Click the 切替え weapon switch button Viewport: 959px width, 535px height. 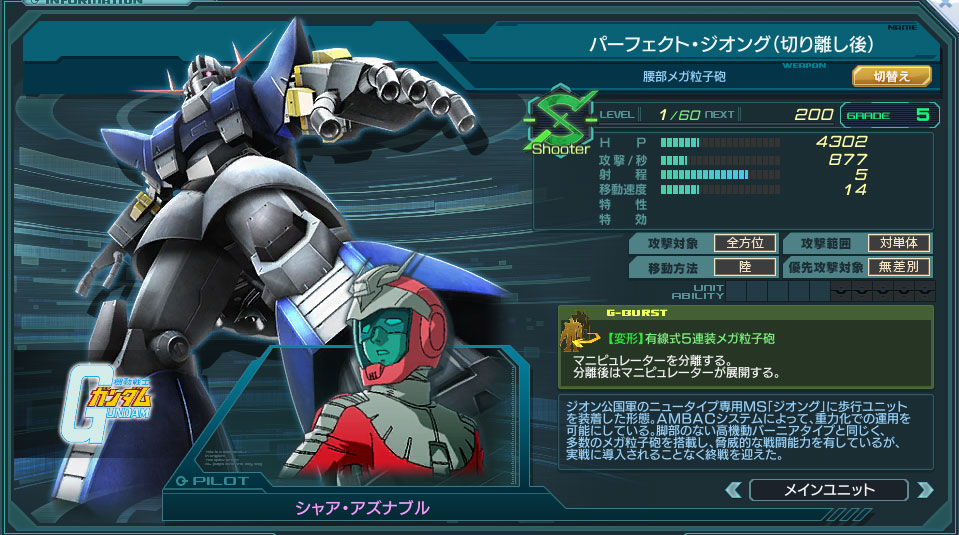891,76
